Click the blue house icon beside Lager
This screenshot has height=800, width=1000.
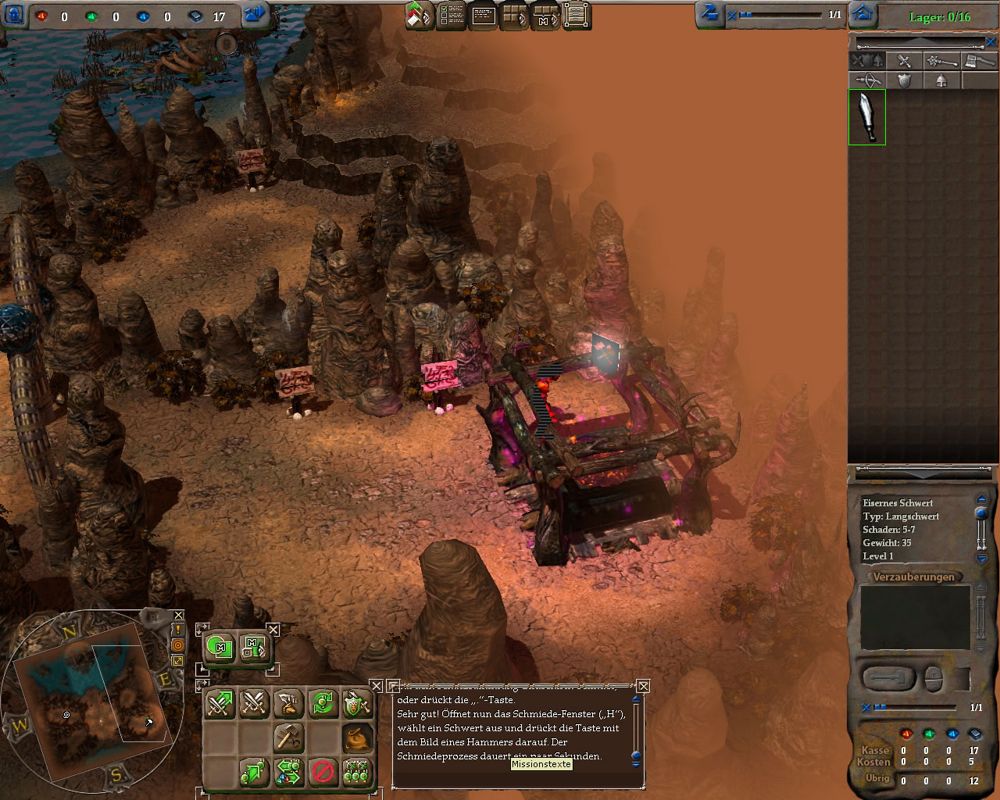pyautogui.click(x=864, y=14)
